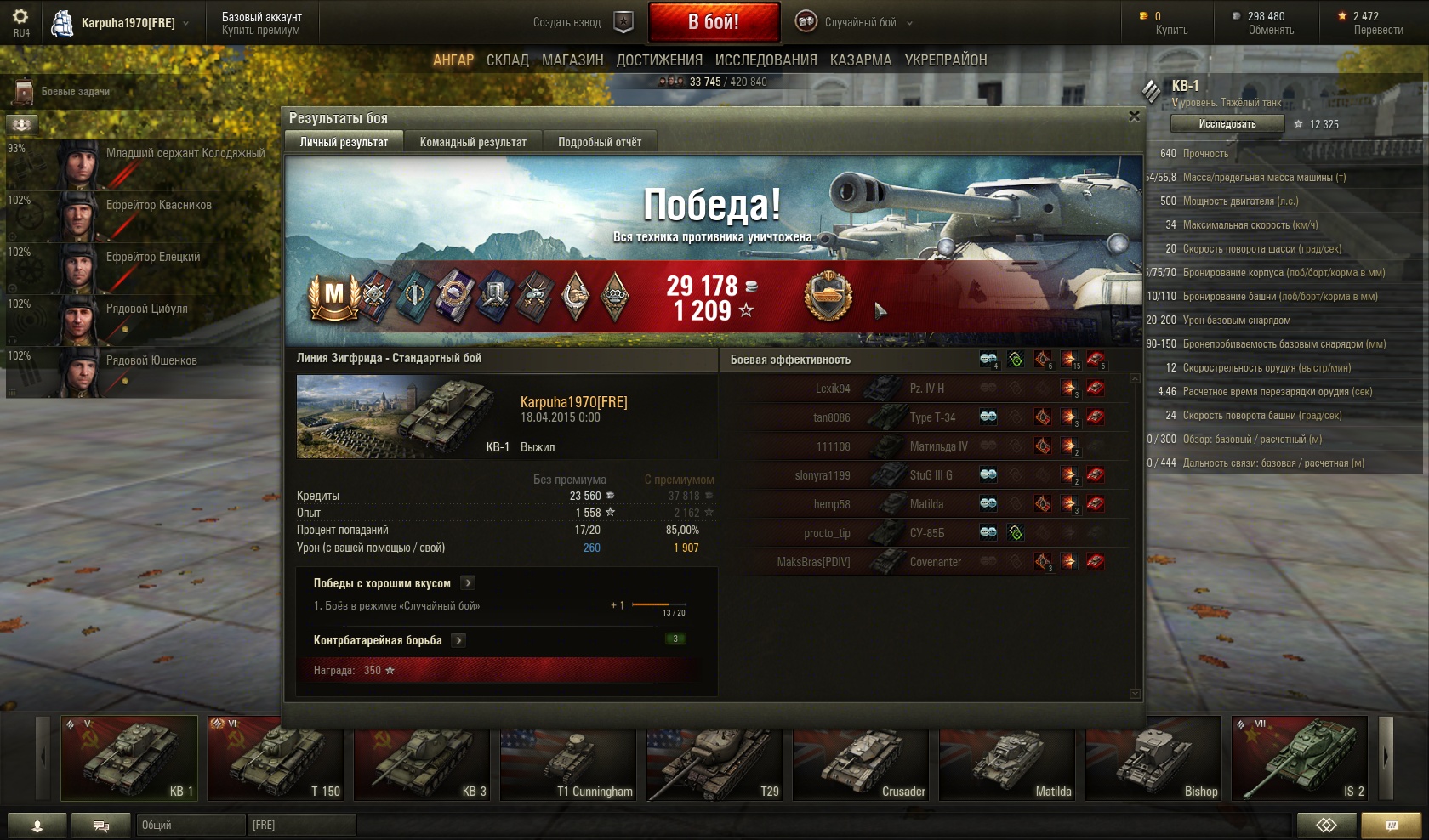Viewport: 1429px width, 840px height.
Task: Open the СКЛАД menu
Action: pos(508,60)
